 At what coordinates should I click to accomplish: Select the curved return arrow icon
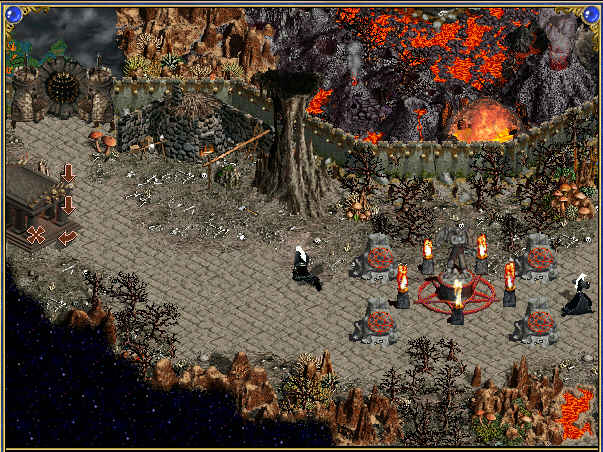click(x=68, y=237)
